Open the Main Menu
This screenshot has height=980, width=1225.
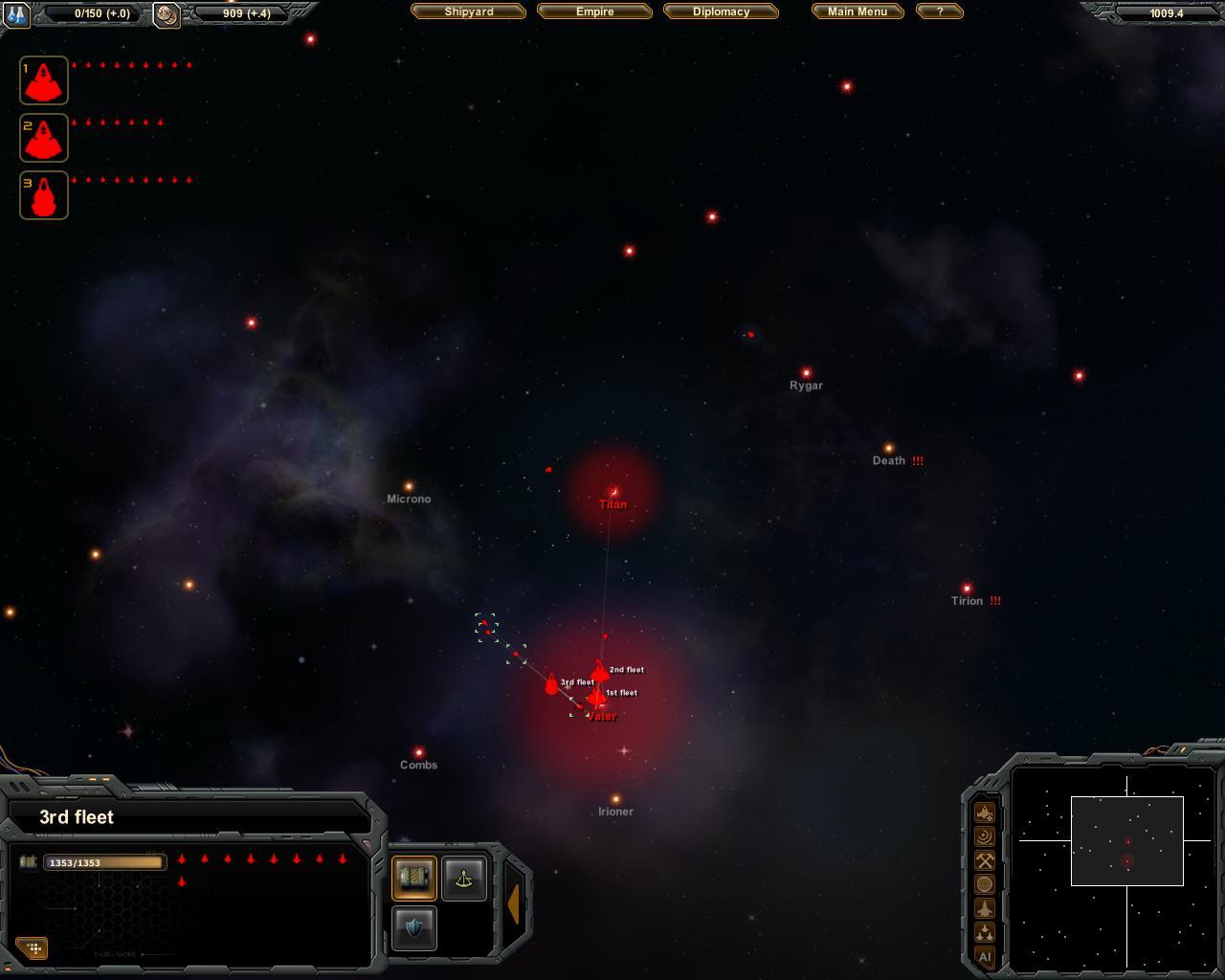point(857,11)
